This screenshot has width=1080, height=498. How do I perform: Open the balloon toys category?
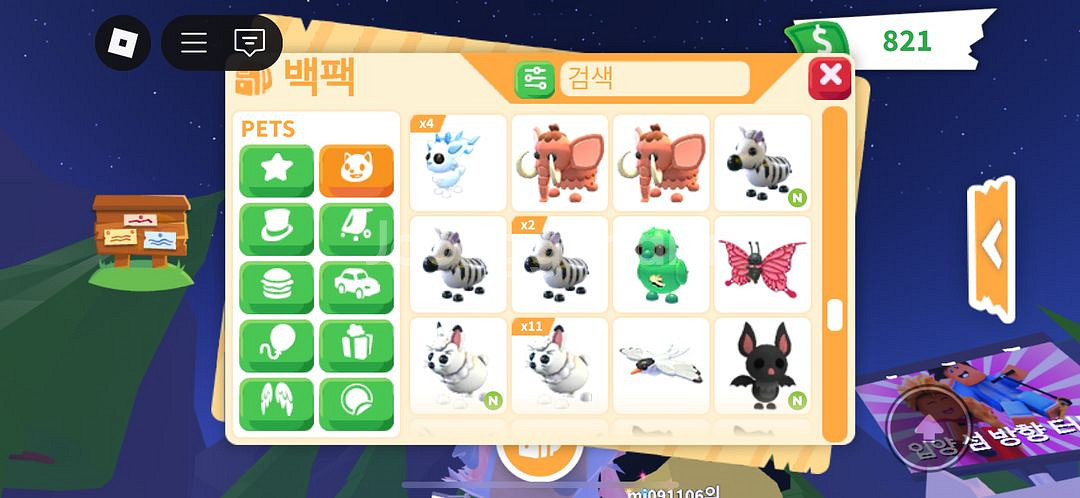coord(276,346)
